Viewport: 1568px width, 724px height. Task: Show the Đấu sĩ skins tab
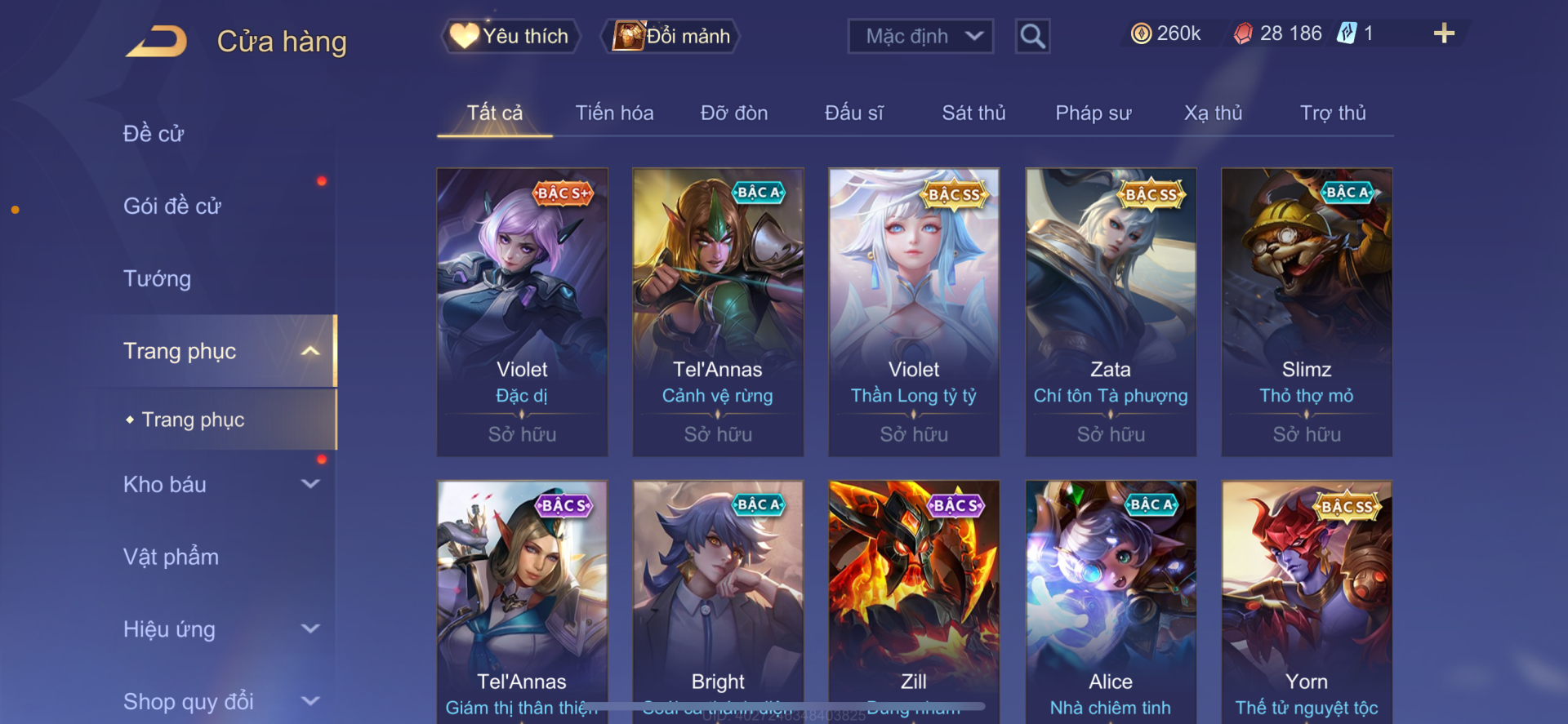tap(853, 113)
